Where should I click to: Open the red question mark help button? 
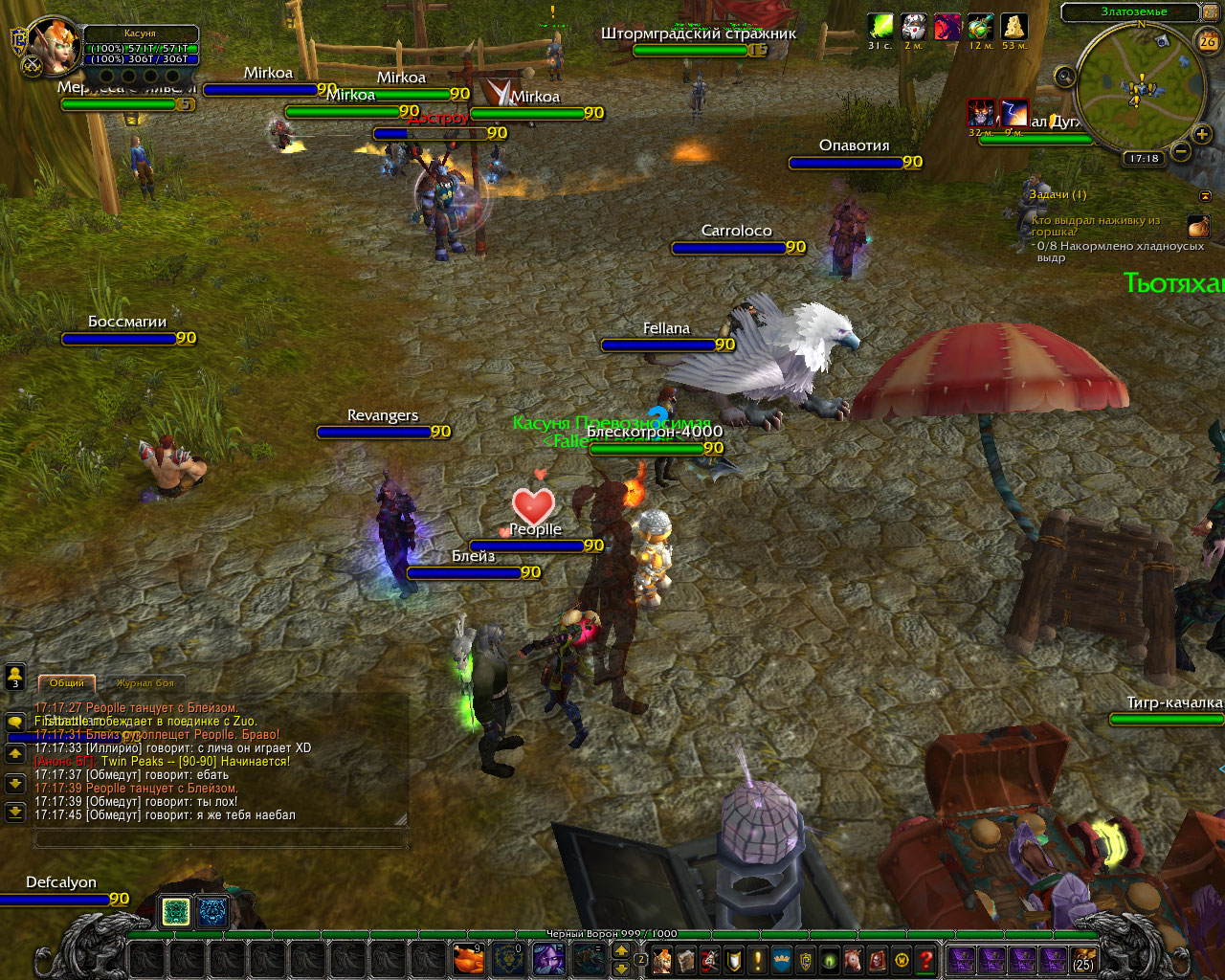coord(925,959)
